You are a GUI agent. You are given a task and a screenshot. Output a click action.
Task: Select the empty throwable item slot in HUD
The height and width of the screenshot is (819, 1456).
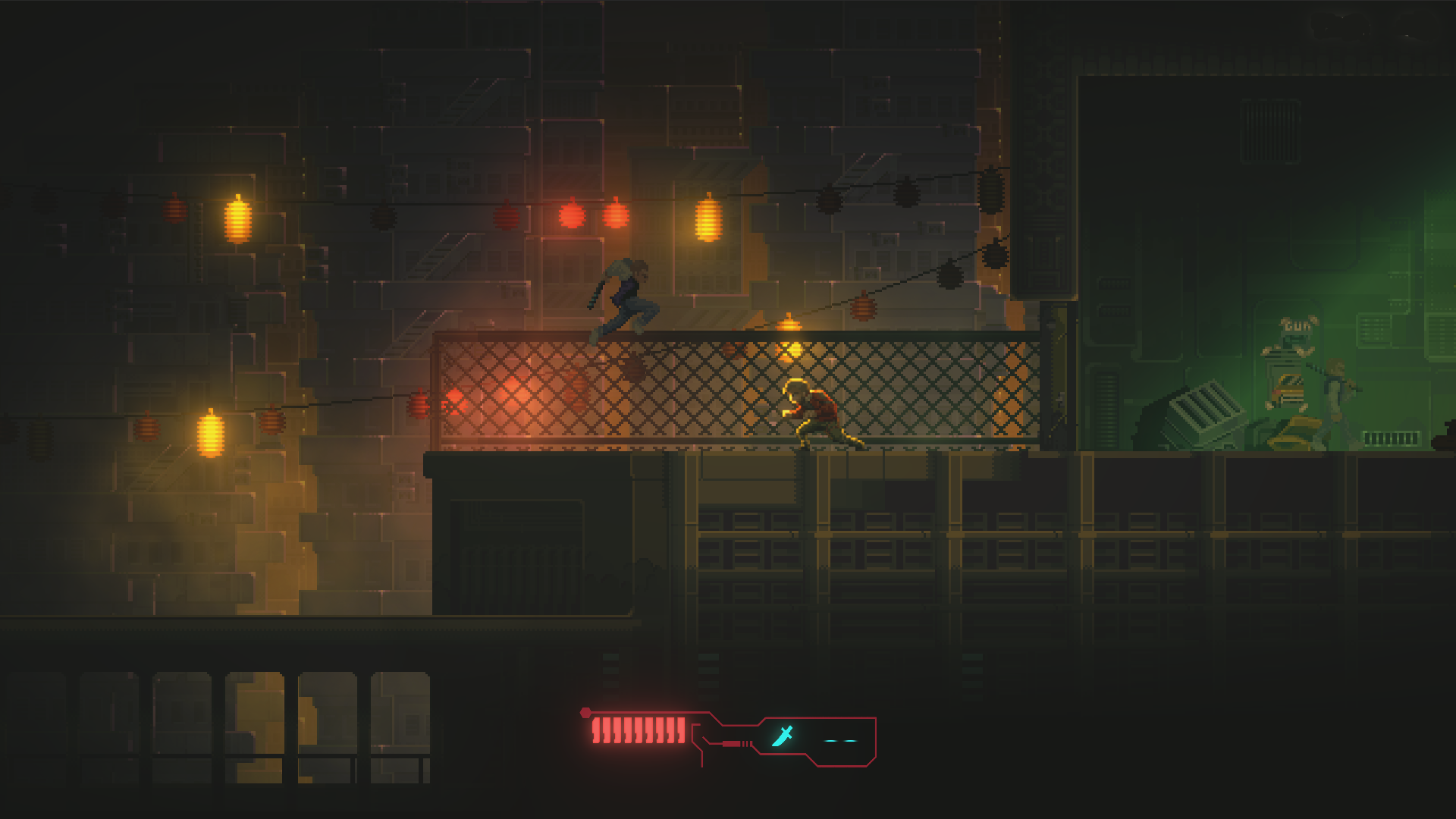pos(842,739)
